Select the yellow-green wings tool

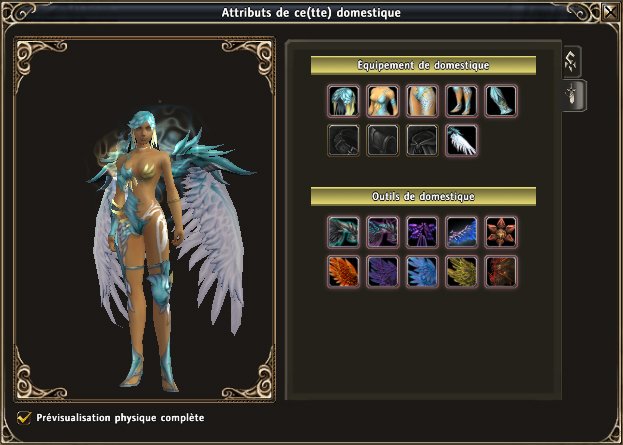click(x=461, y=271)
